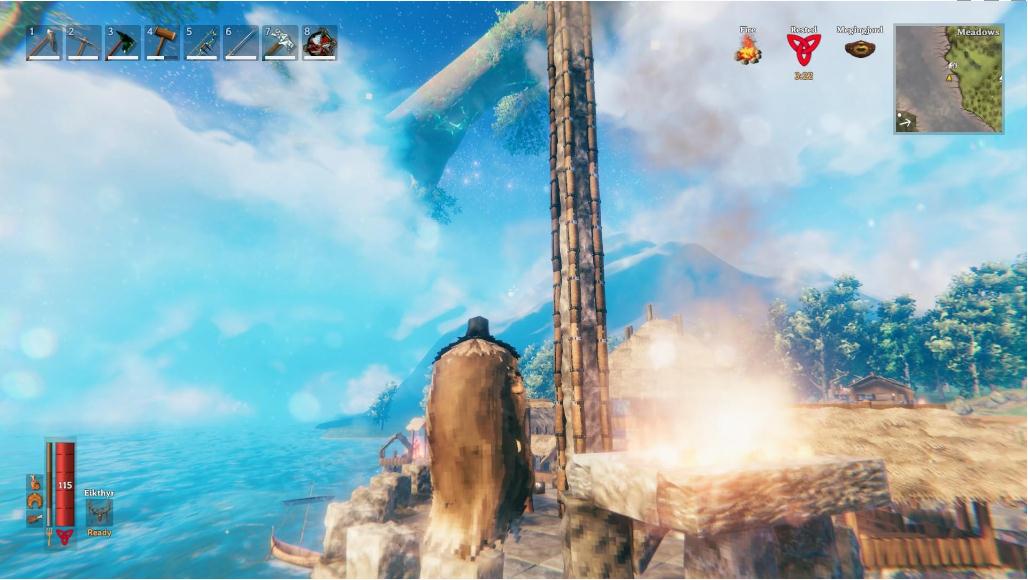Open the Meadows minimap

click(948, 79)
